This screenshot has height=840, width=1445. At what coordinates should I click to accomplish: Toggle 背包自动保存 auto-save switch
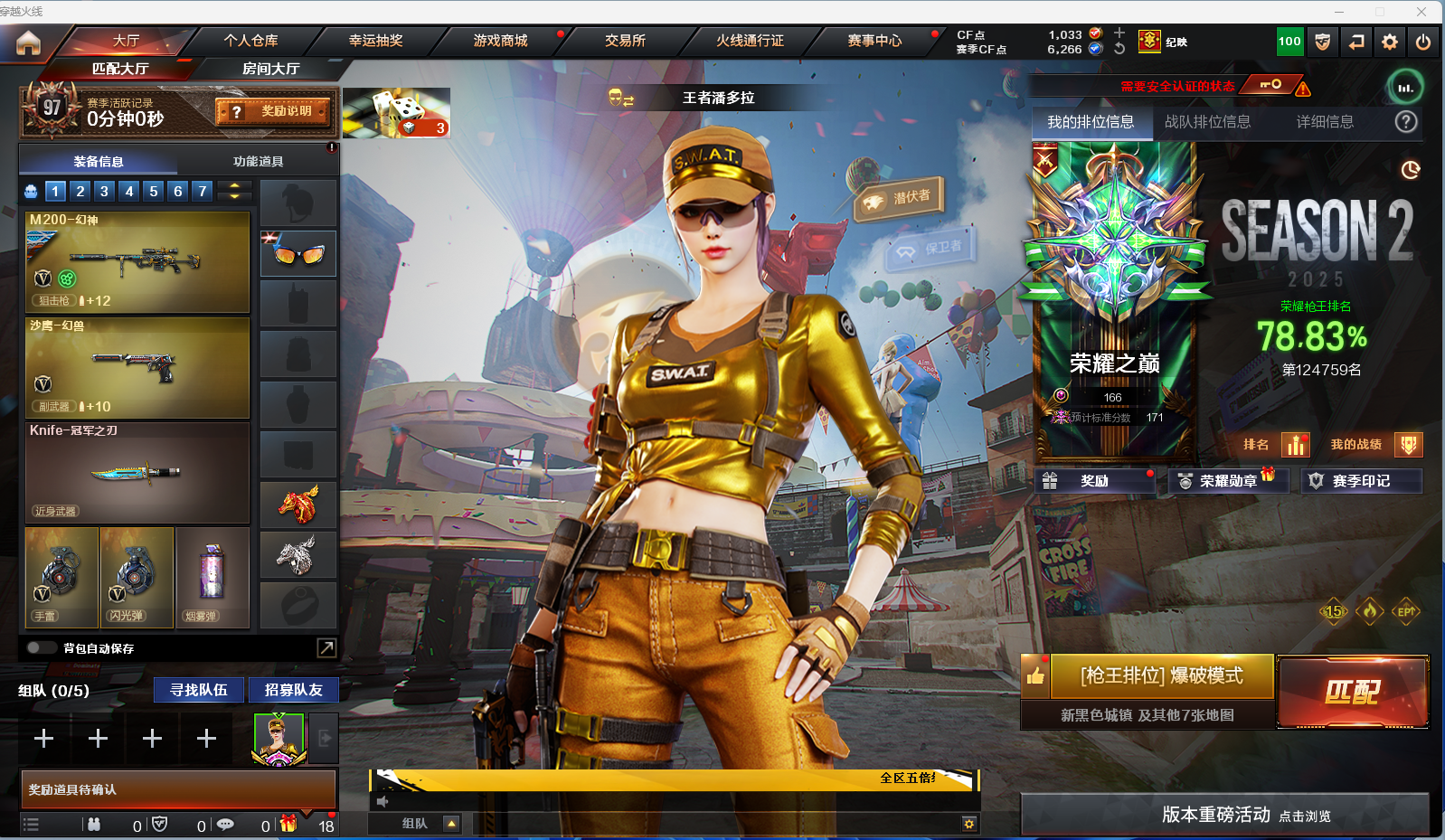[41, 647]
